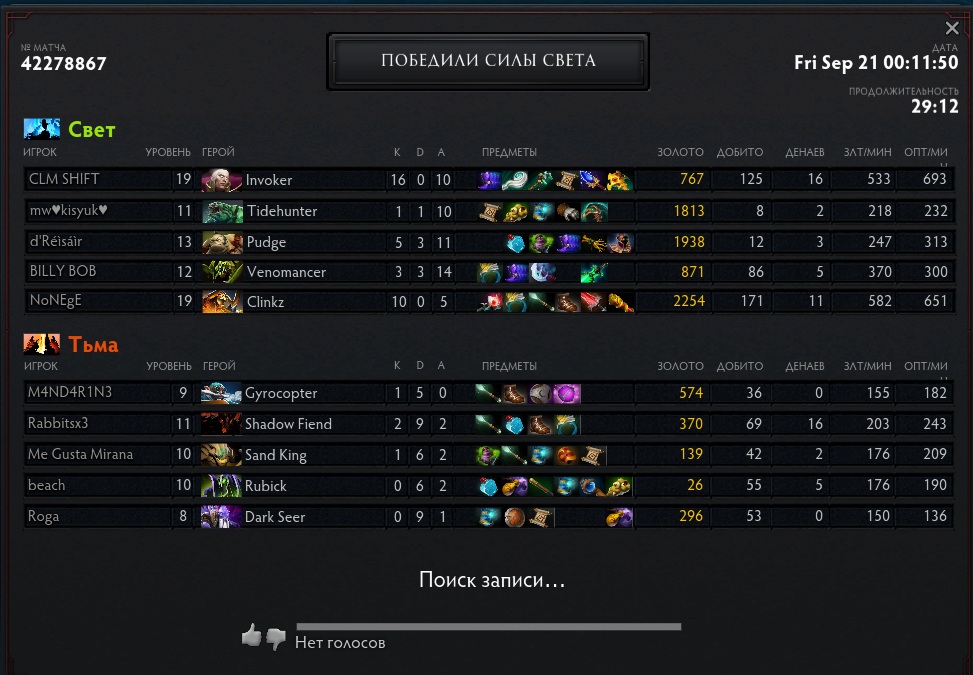The height and width of the screenshot is (675, 973).
Task: Select the Shadow Fiend hero portrait
Action: [x=221, y=424]
